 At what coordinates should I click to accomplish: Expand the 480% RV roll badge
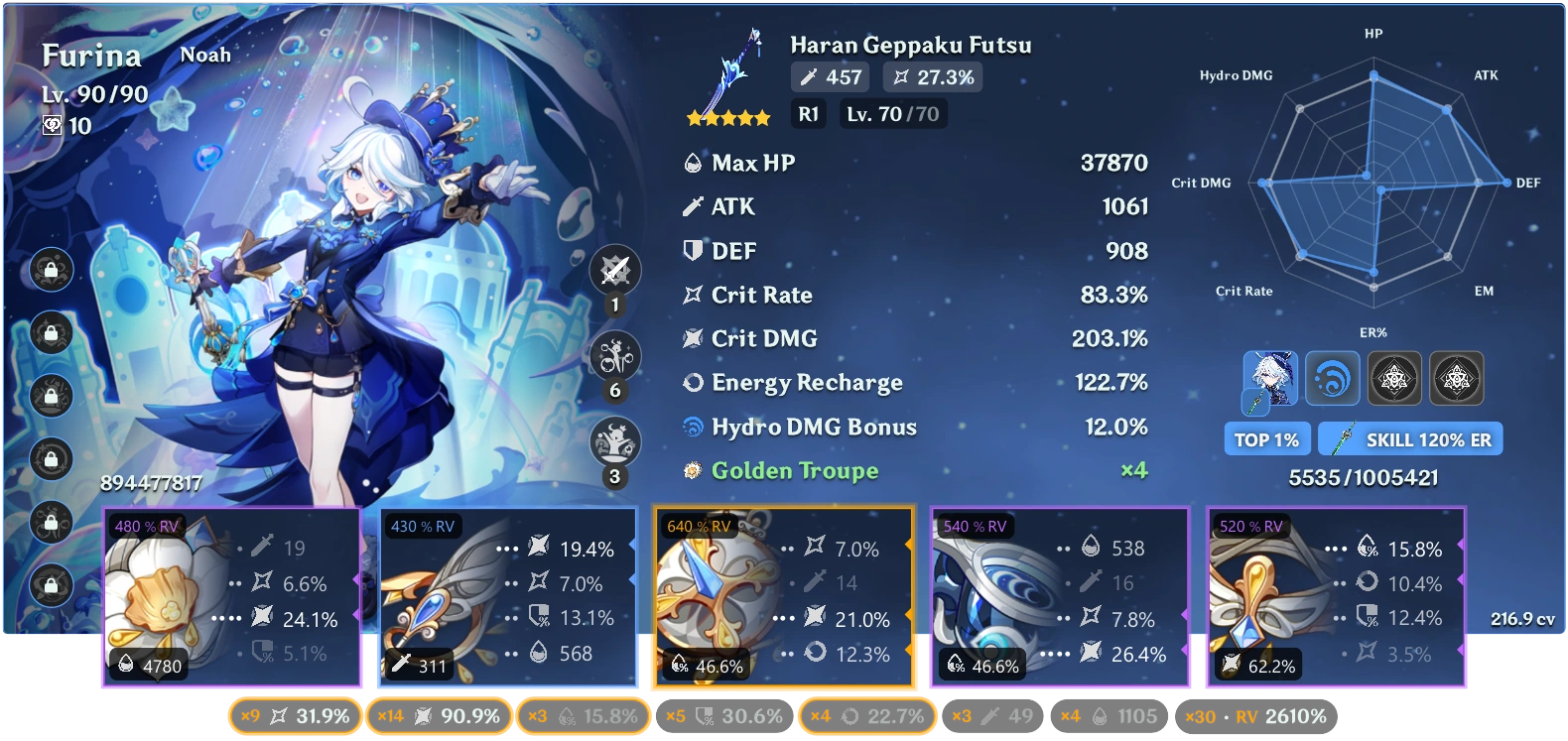pos(146,526)
